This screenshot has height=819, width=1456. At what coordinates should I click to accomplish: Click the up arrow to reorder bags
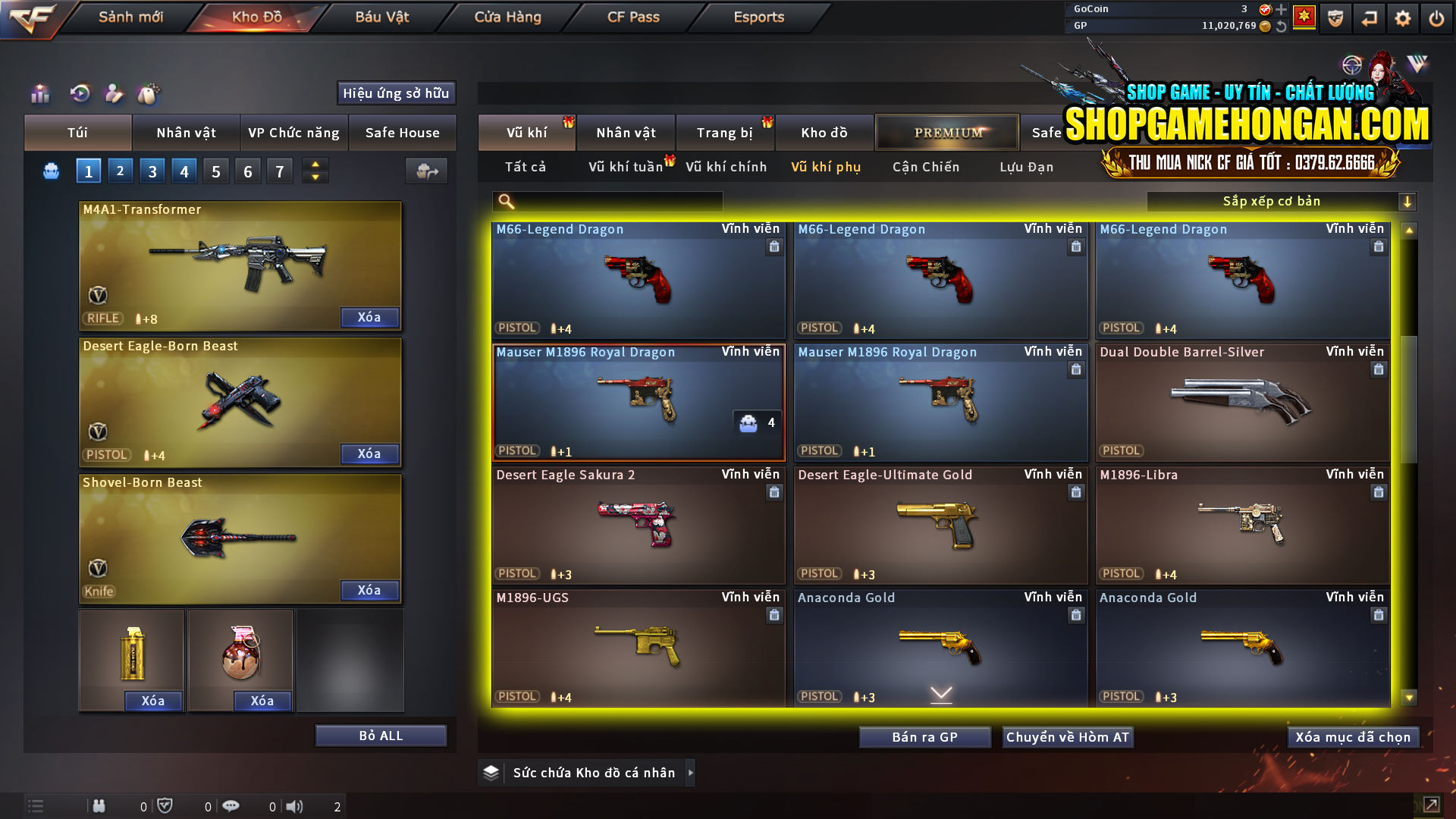[315, 165]
